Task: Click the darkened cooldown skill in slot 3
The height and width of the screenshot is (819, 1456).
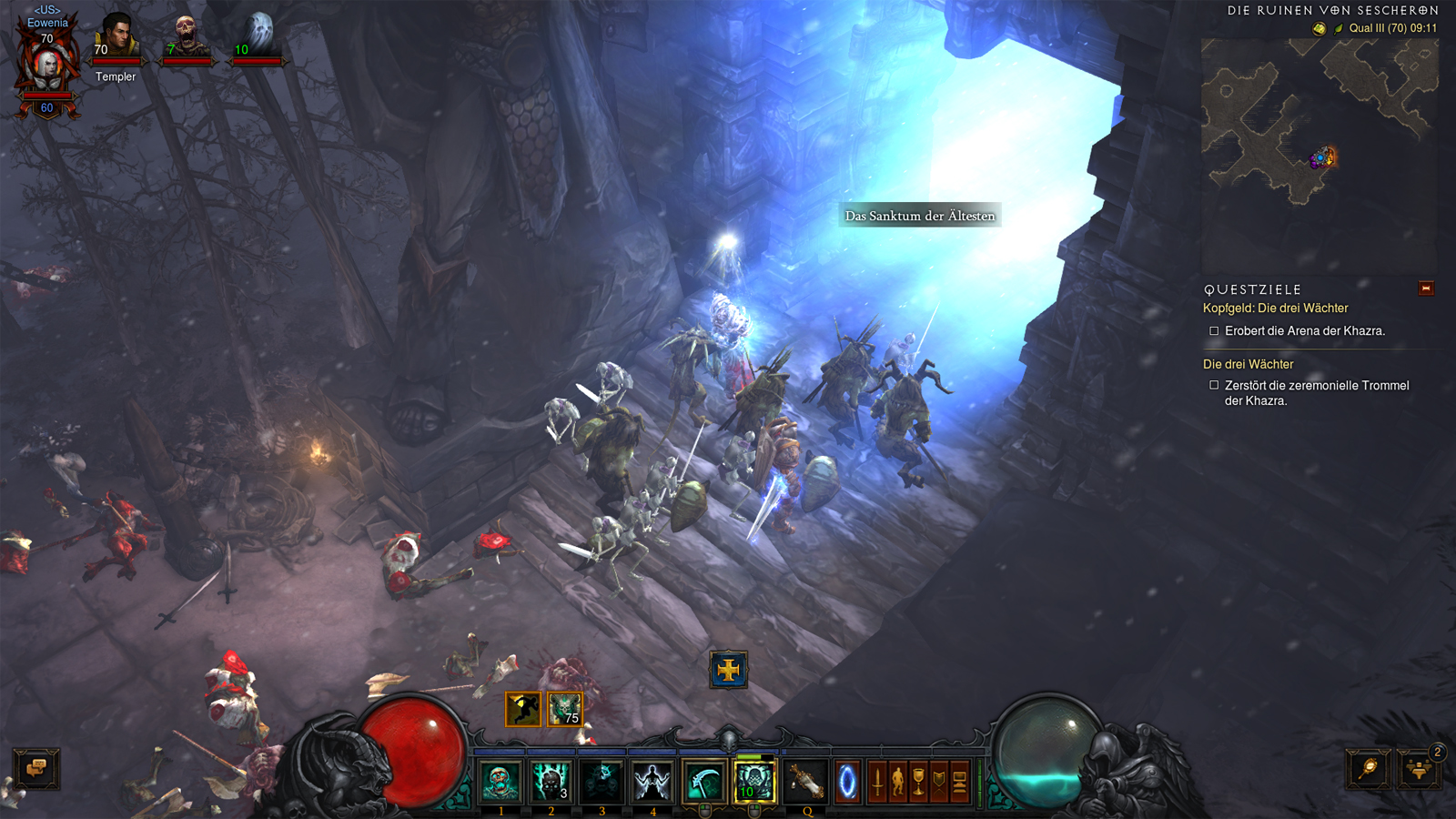Action: tap(602, 782)
